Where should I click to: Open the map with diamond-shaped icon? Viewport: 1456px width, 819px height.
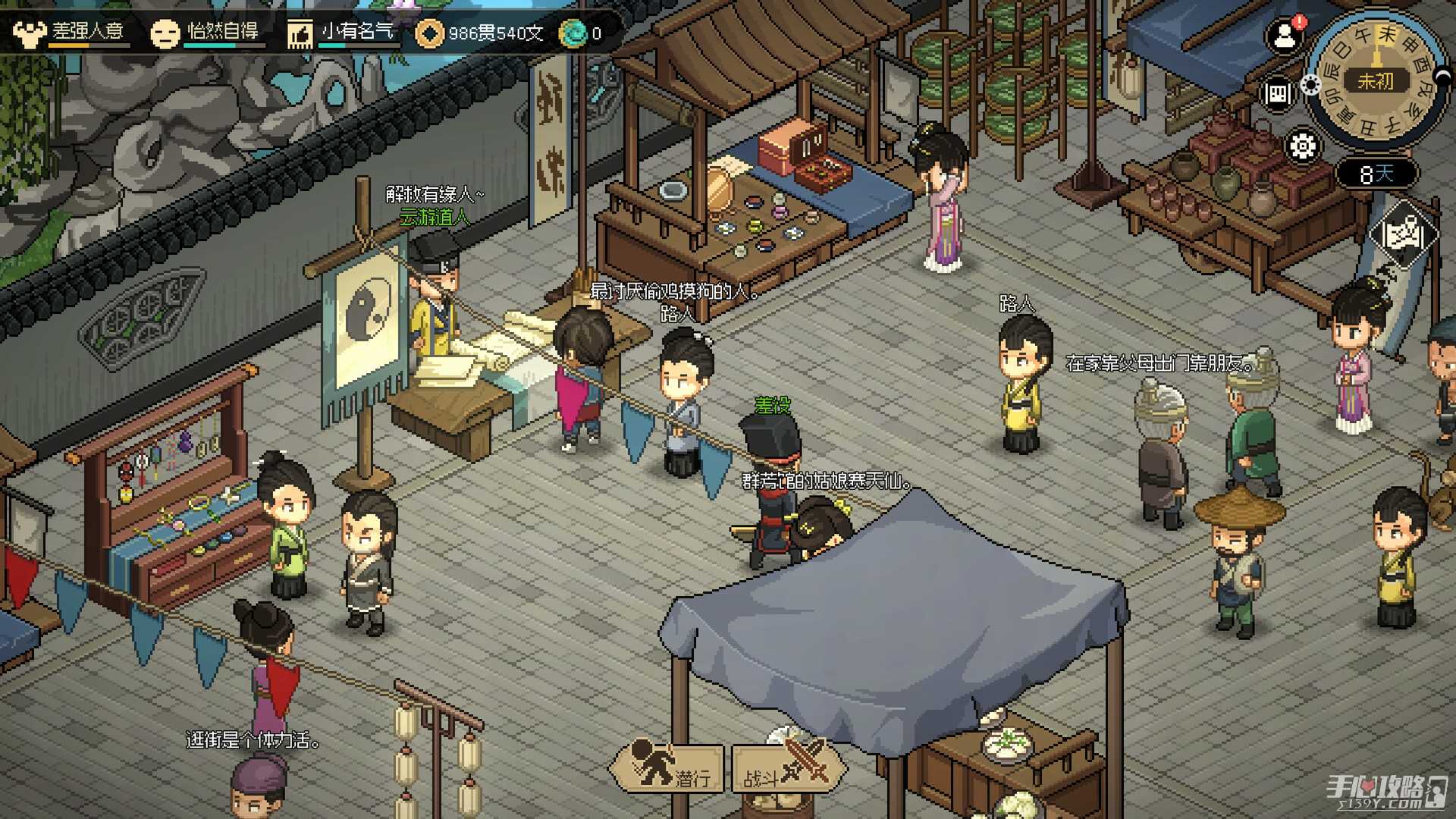tap(1402, 234)
